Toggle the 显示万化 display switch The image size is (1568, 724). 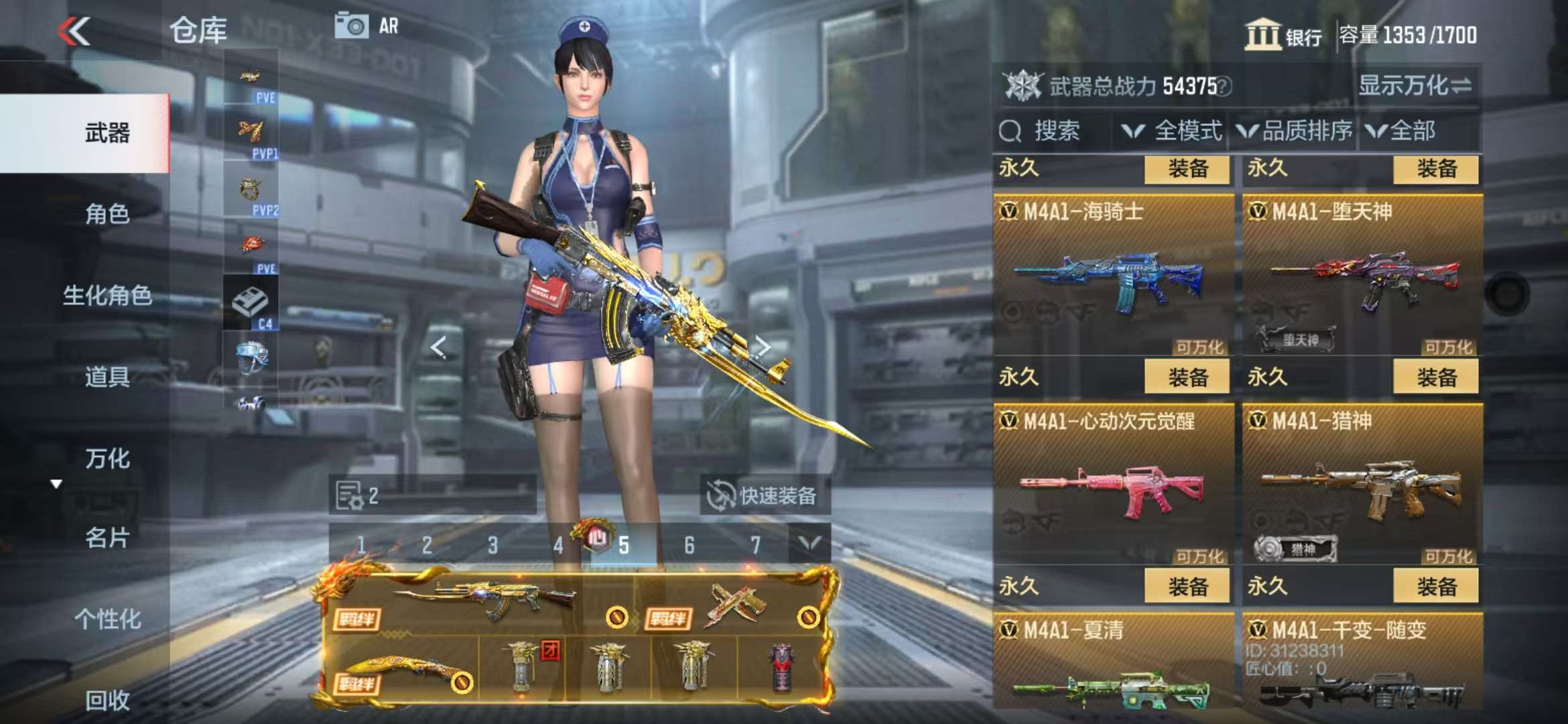1414,86
